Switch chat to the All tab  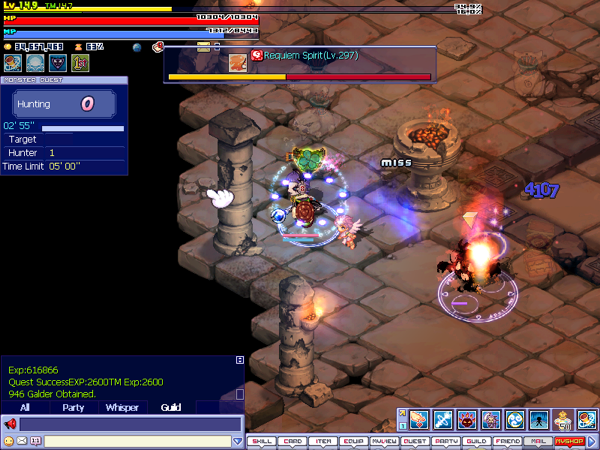25,408
